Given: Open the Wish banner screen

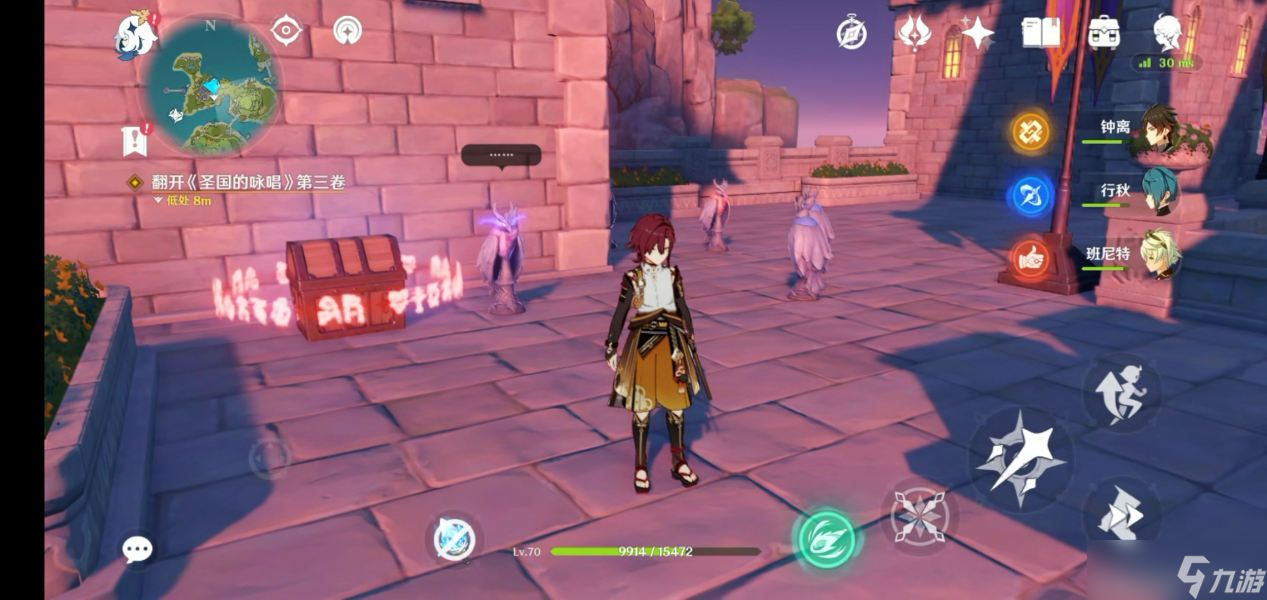Looking at the screenshot, I should 914,33.
